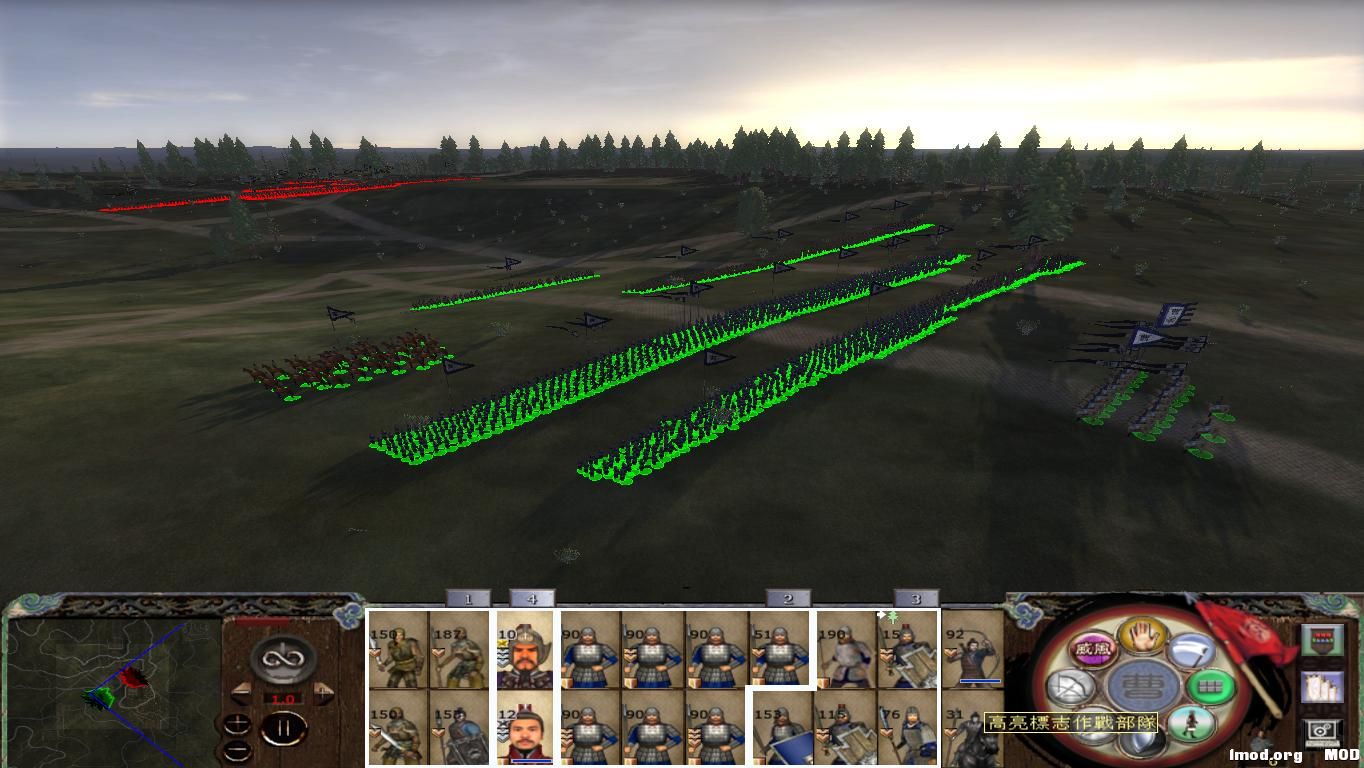Screen dimensions: 1364x768
Task: Increase game speed with the right arrow
Action: pyautogui.click(x=322, y=692)
